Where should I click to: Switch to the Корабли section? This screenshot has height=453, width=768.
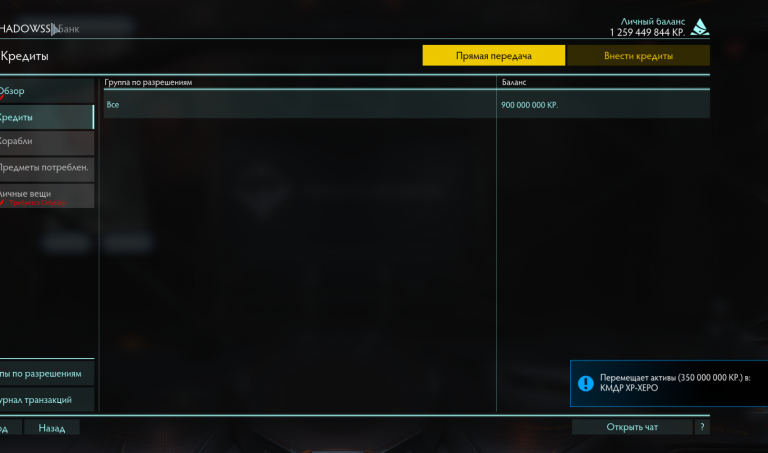click(46, 141)
